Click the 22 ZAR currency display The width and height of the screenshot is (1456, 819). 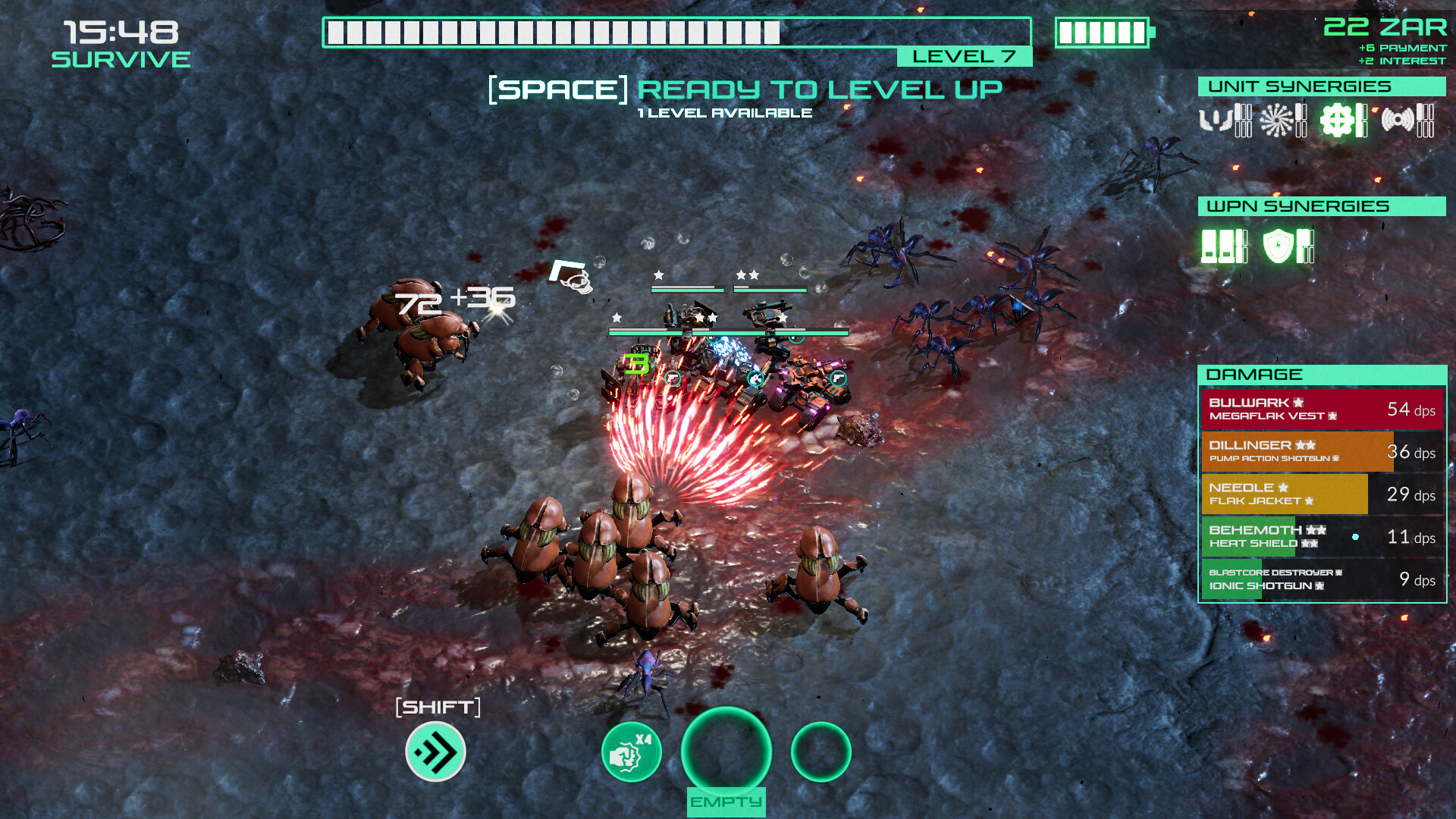[1385, 27]
